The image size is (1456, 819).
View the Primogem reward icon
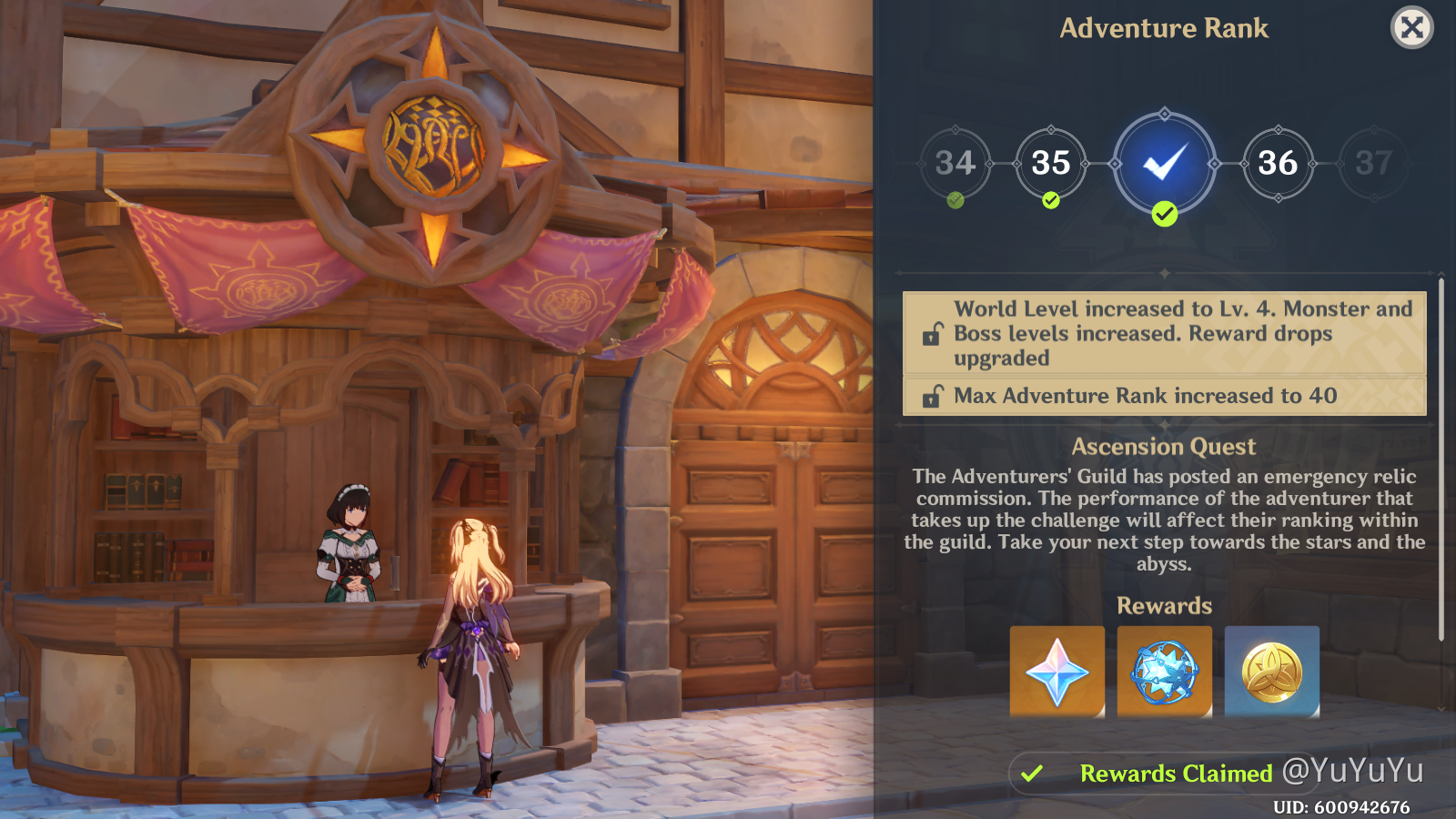[x=1057, y=672]
